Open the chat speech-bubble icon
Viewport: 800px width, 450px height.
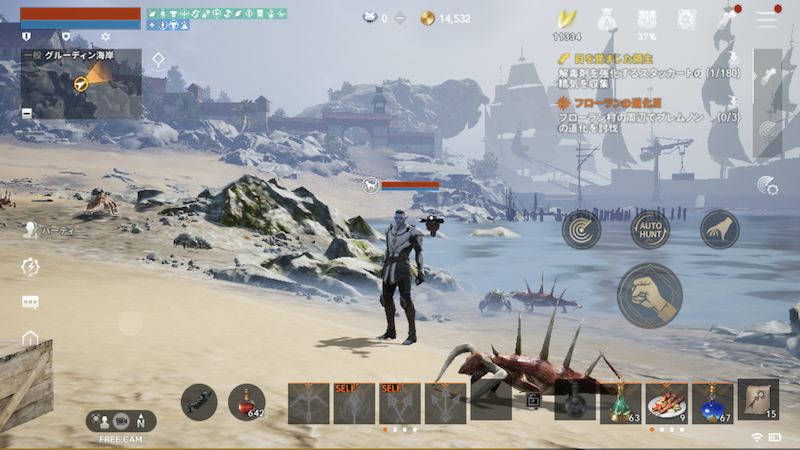coord(30,302)
